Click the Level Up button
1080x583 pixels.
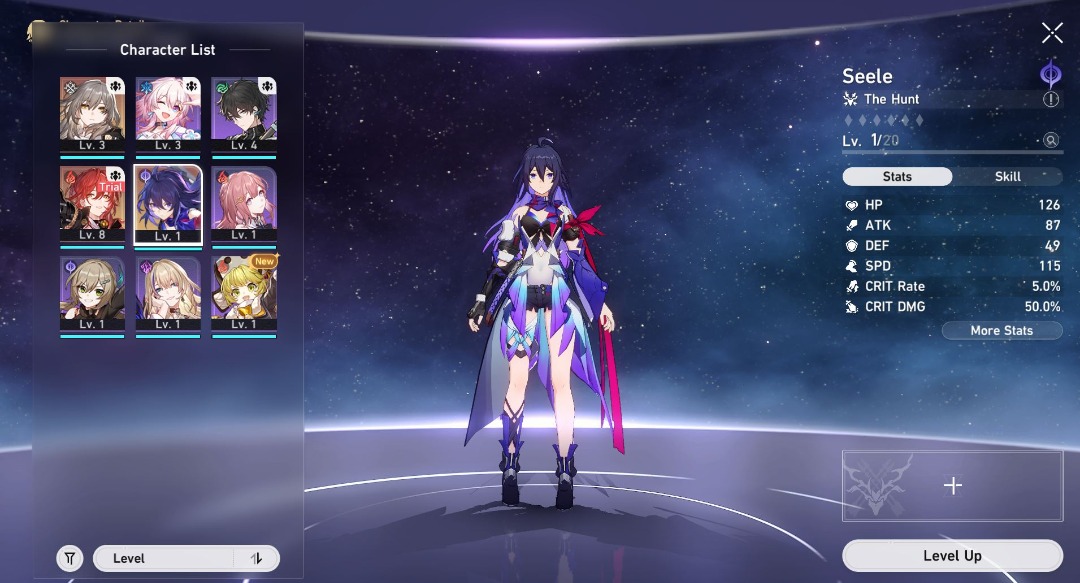click(x=952, y=556)
